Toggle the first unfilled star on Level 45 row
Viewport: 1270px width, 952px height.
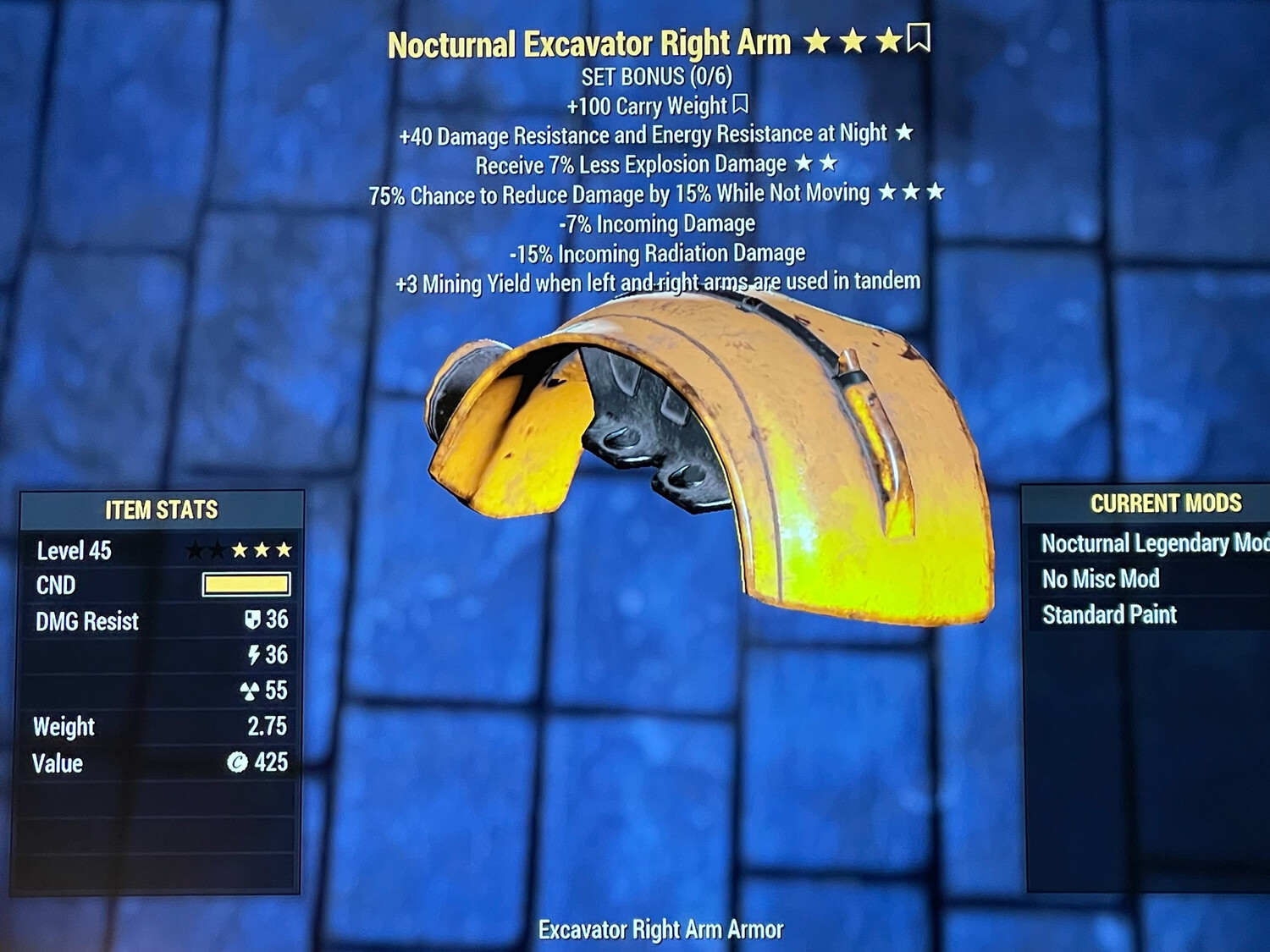[x=194, y=550]
